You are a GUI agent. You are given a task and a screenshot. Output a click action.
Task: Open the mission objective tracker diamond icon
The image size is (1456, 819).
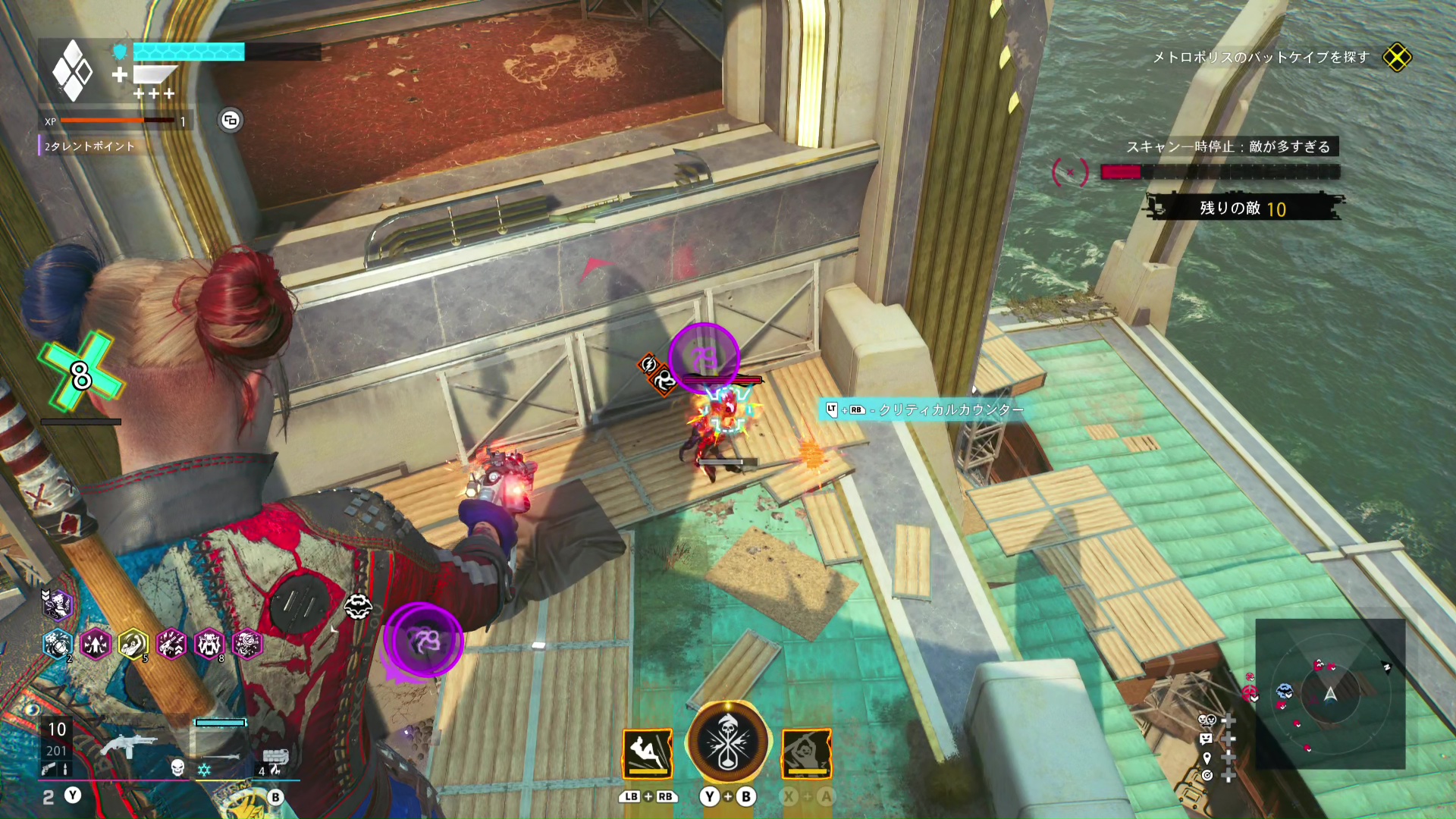tap(1396, 58)
